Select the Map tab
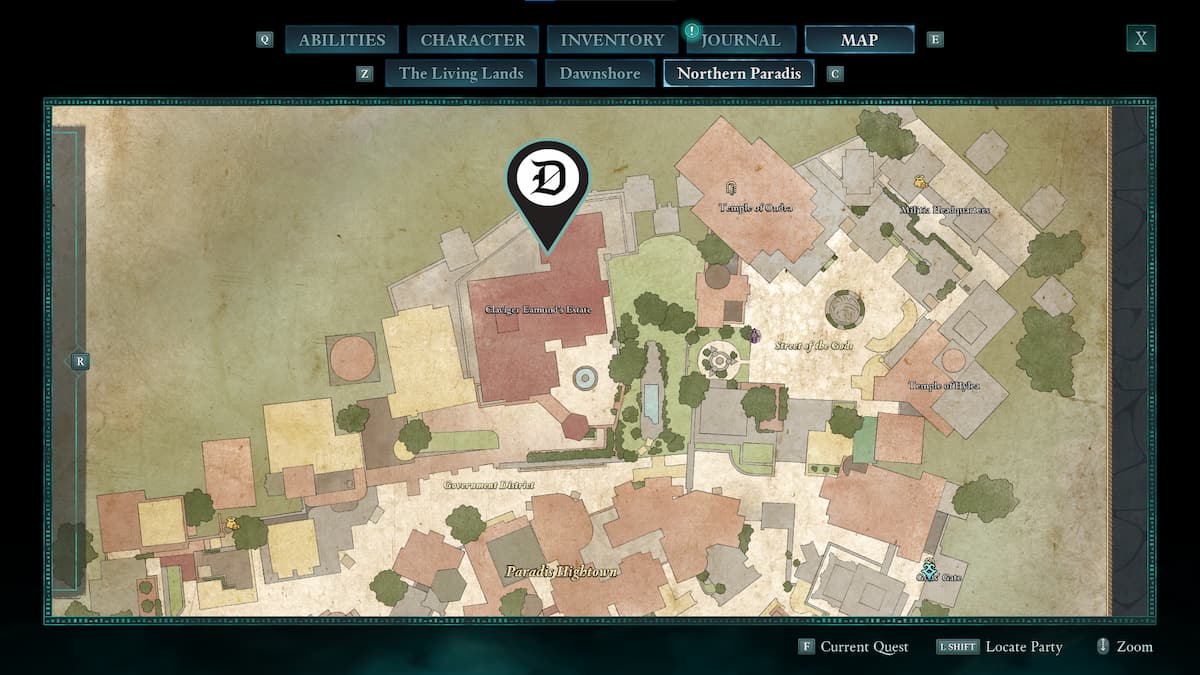The image size is (1200, 675). coord(859,40)
